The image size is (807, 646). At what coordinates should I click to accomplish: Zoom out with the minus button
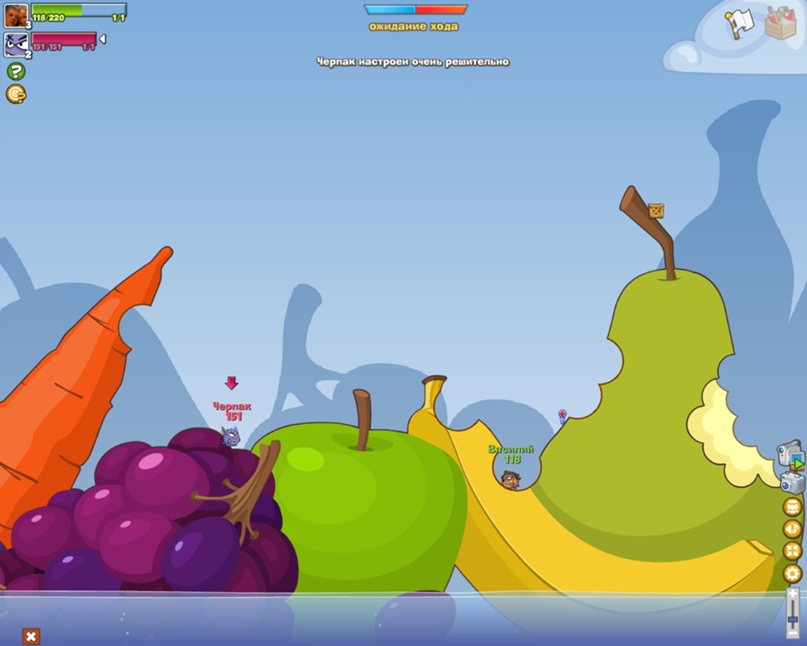point(793,634)
